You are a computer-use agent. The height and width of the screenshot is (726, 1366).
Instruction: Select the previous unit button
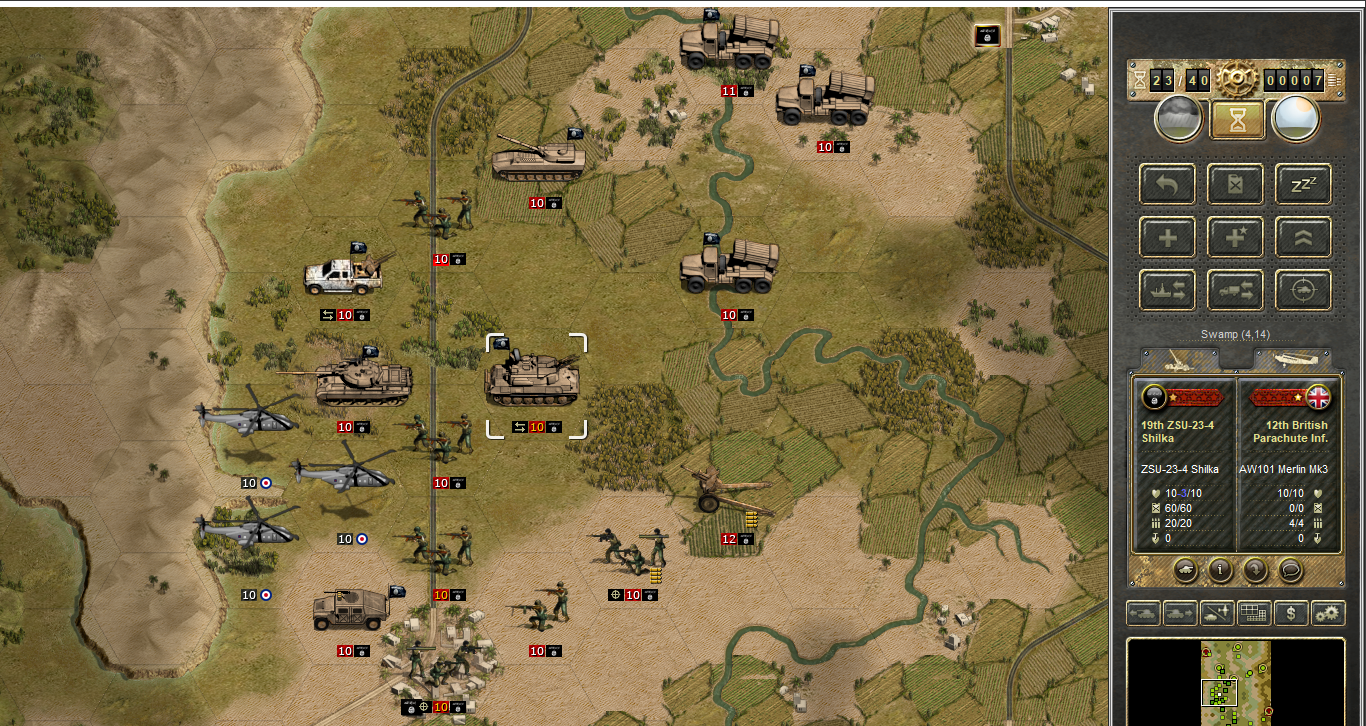point(1143,613)
